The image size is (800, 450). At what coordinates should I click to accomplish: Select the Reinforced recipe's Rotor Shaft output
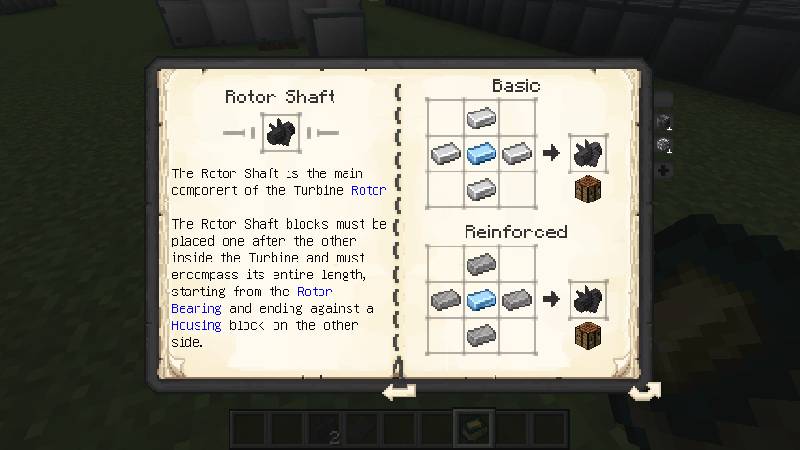(587, 298)
